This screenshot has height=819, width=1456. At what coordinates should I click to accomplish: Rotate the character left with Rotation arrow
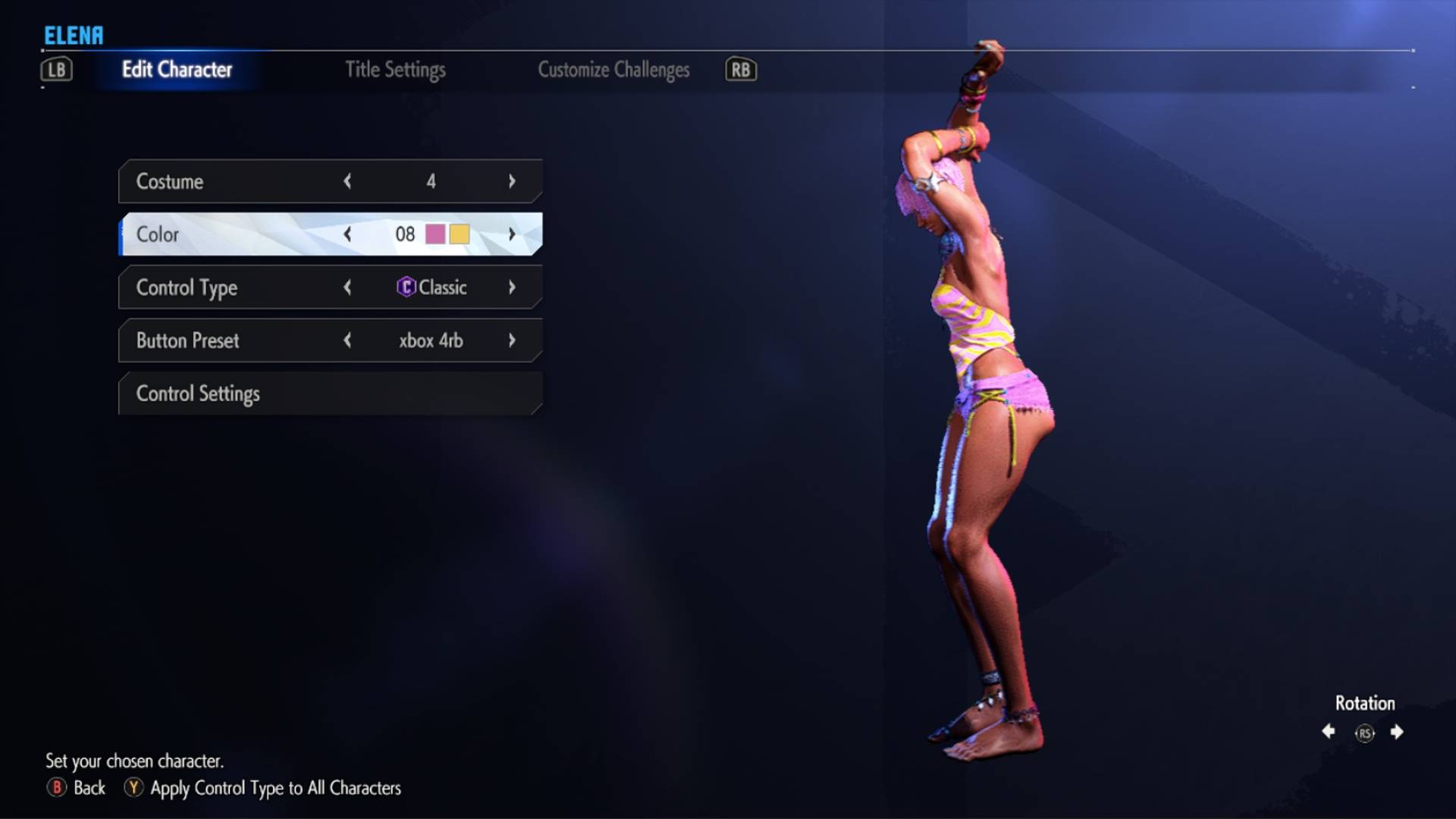(1329, 732)
